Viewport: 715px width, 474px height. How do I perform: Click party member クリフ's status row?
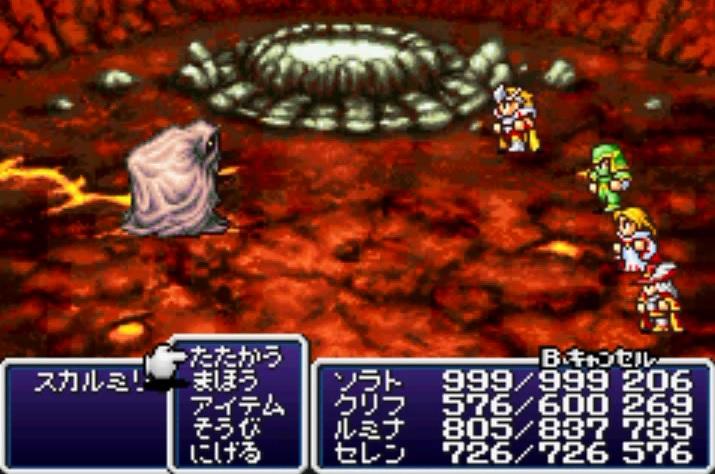tap(366, 405)
